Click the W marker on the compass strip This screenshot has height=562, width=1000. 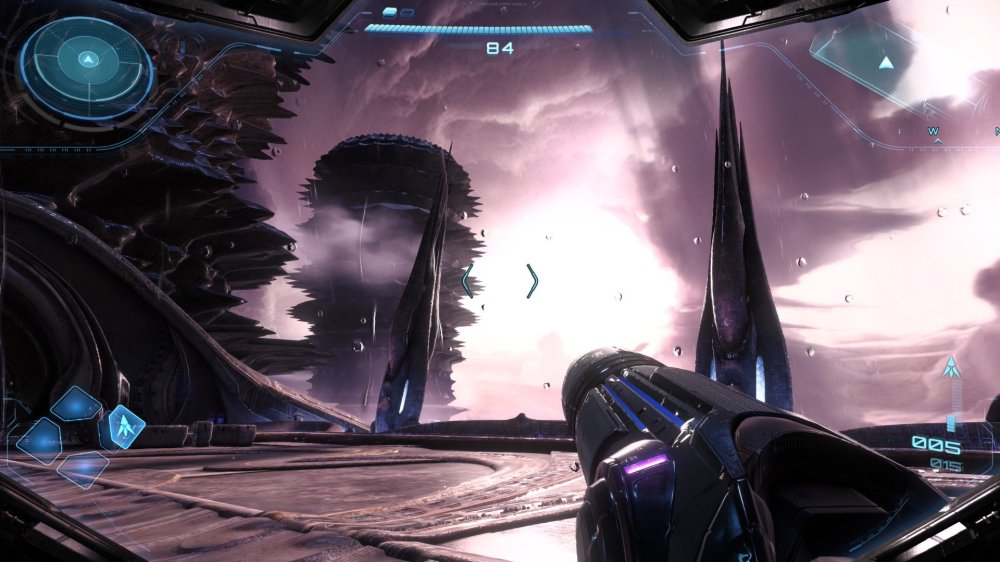(x=933, y=131)
